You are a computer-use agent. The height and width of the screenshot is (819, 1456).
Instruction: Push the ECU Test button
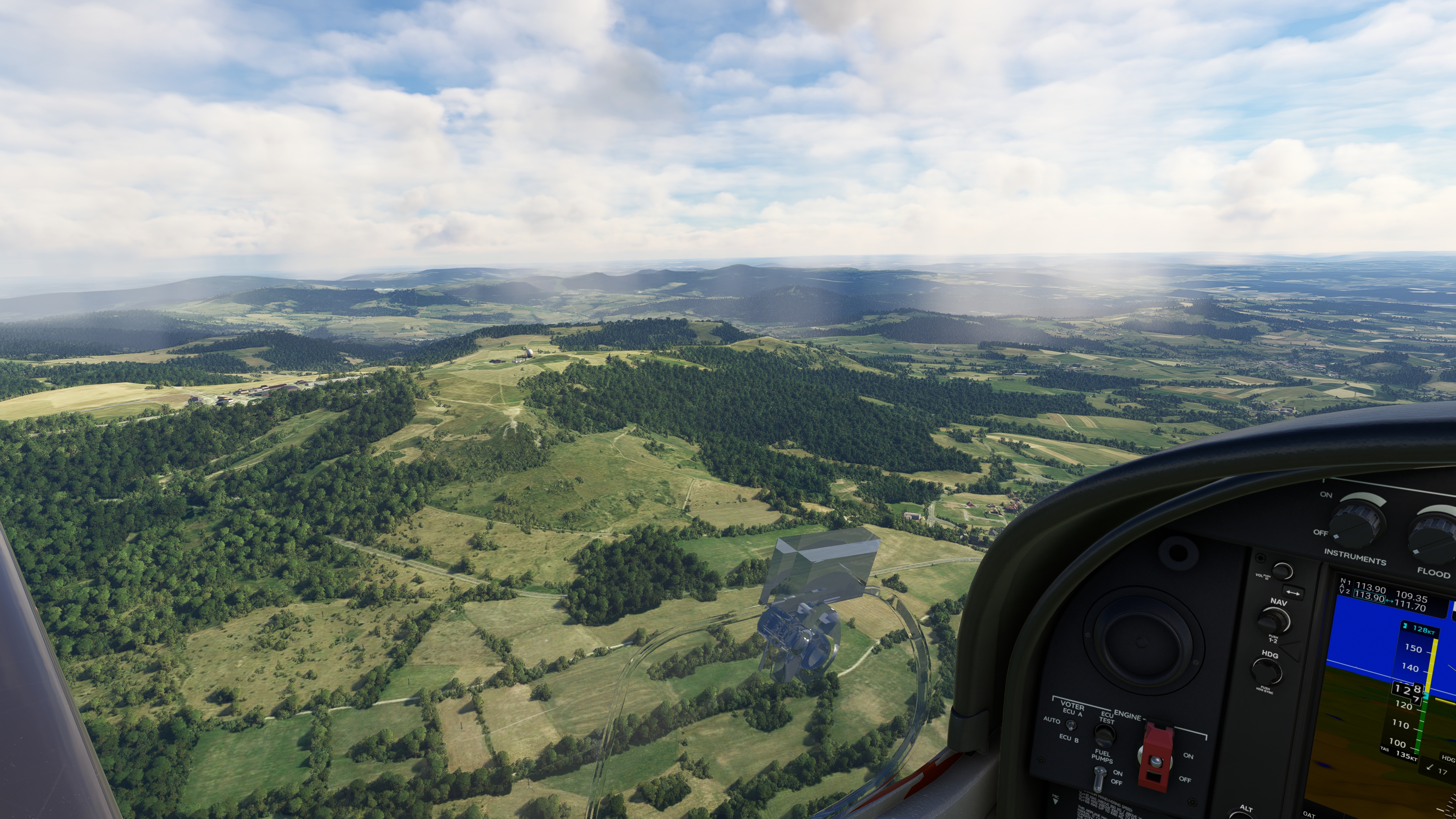tap(1105, 736)
